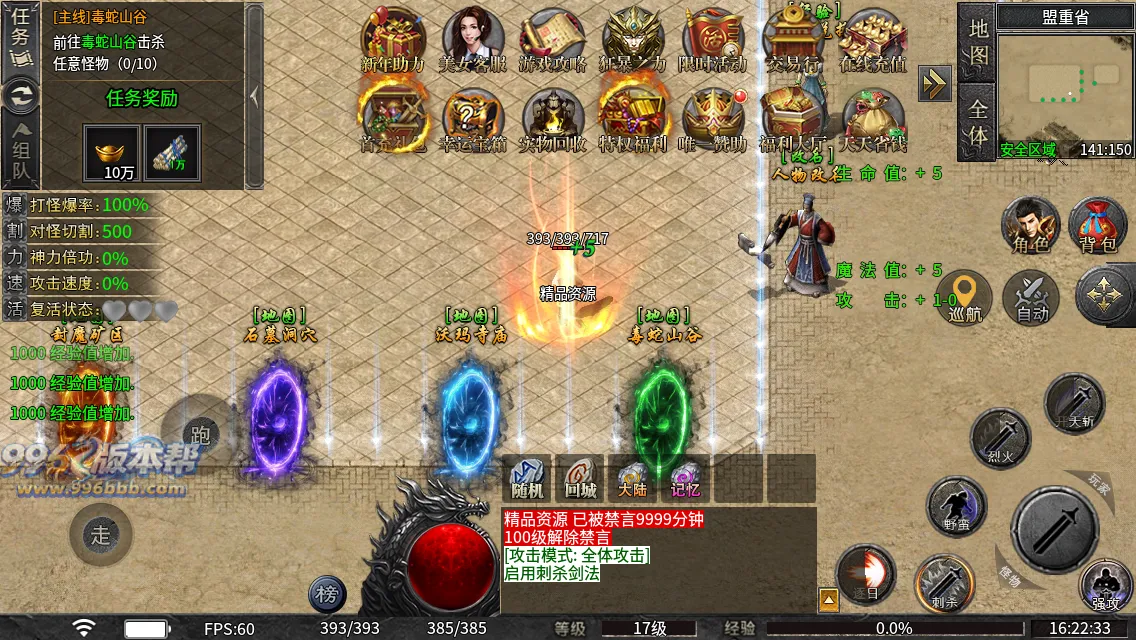1136x640 pixels.
Task: Open 在线充值 recharge icon
Action: point(873,40)
